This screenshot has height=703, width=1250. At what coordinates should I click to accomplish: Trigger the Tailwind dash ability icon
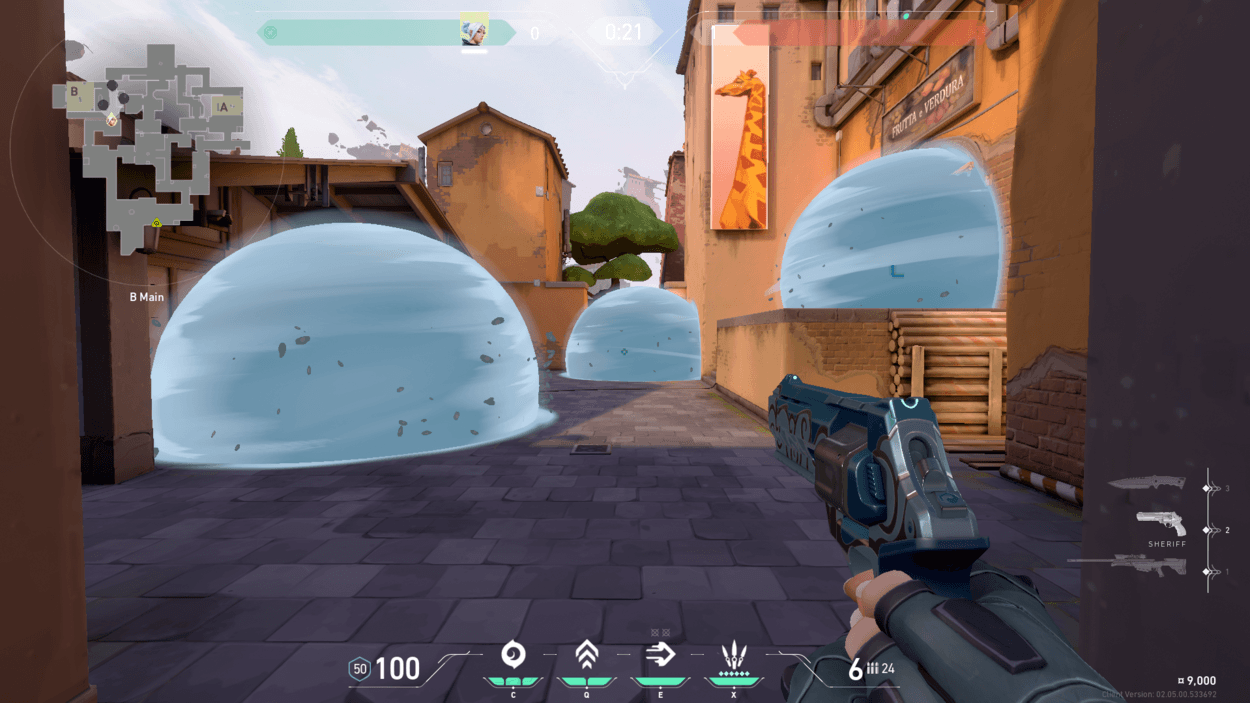click(660, 656)
